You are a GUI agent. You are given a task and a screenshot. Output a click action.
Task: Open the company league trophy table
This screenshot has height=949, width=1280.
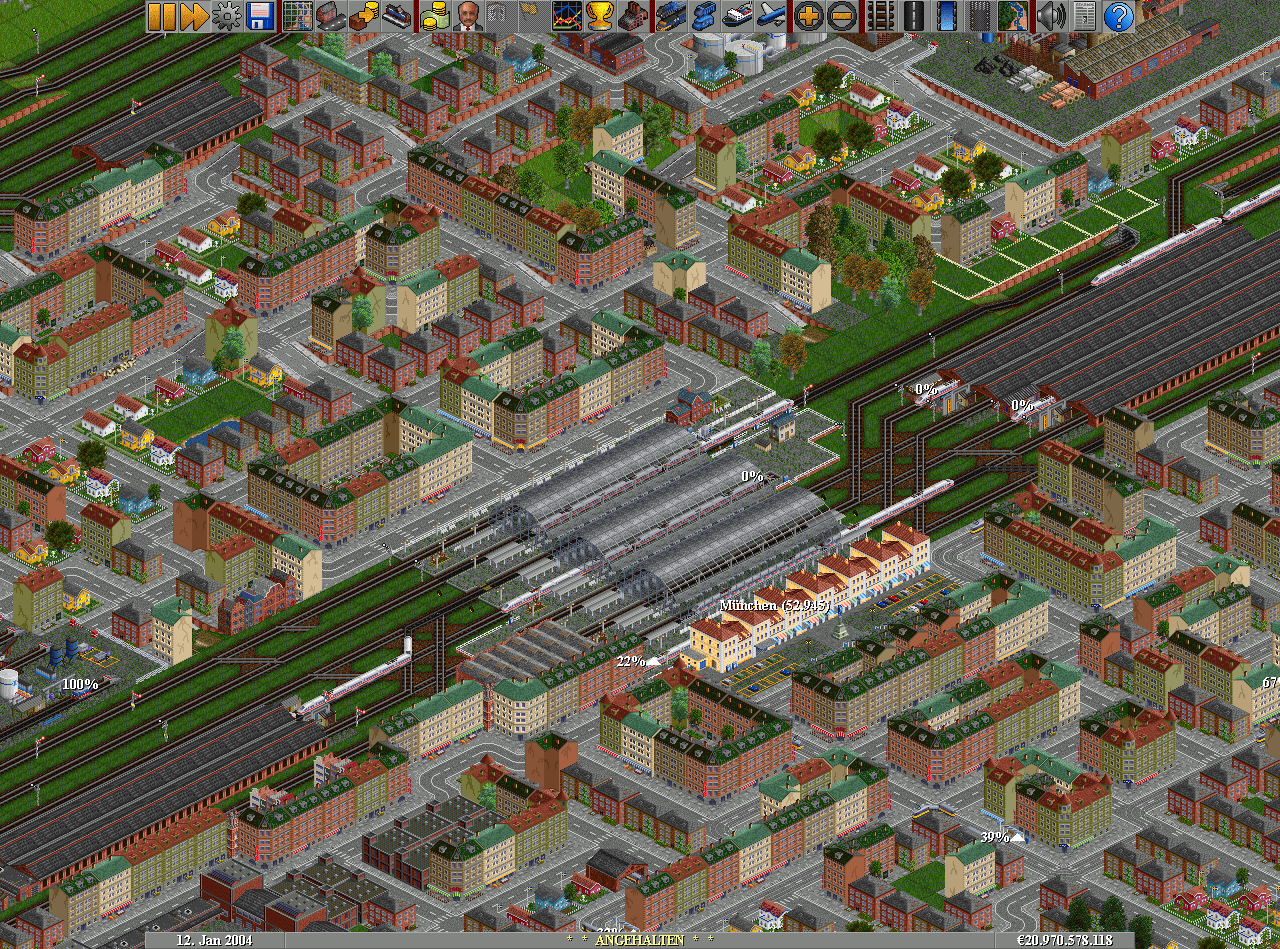pos(600,16)
